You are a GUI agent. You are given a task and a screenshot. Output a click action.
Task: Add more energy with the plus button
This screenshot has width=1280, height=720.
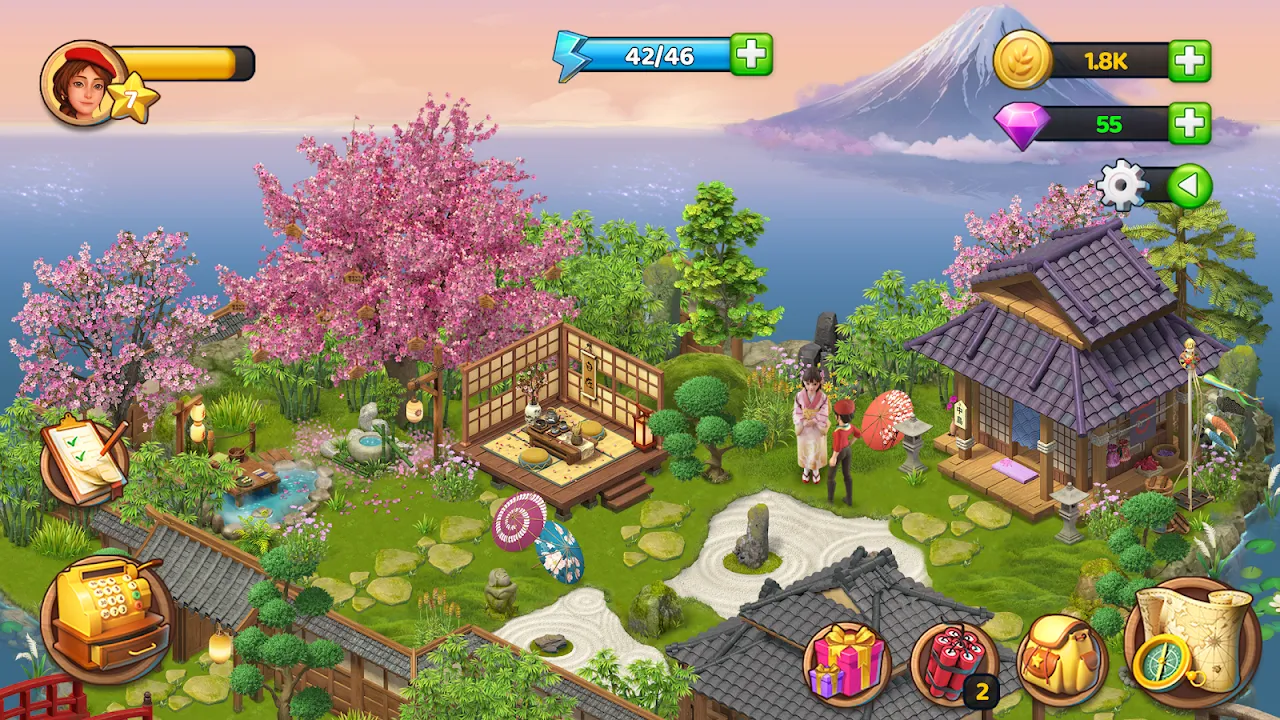pos(751,55)
